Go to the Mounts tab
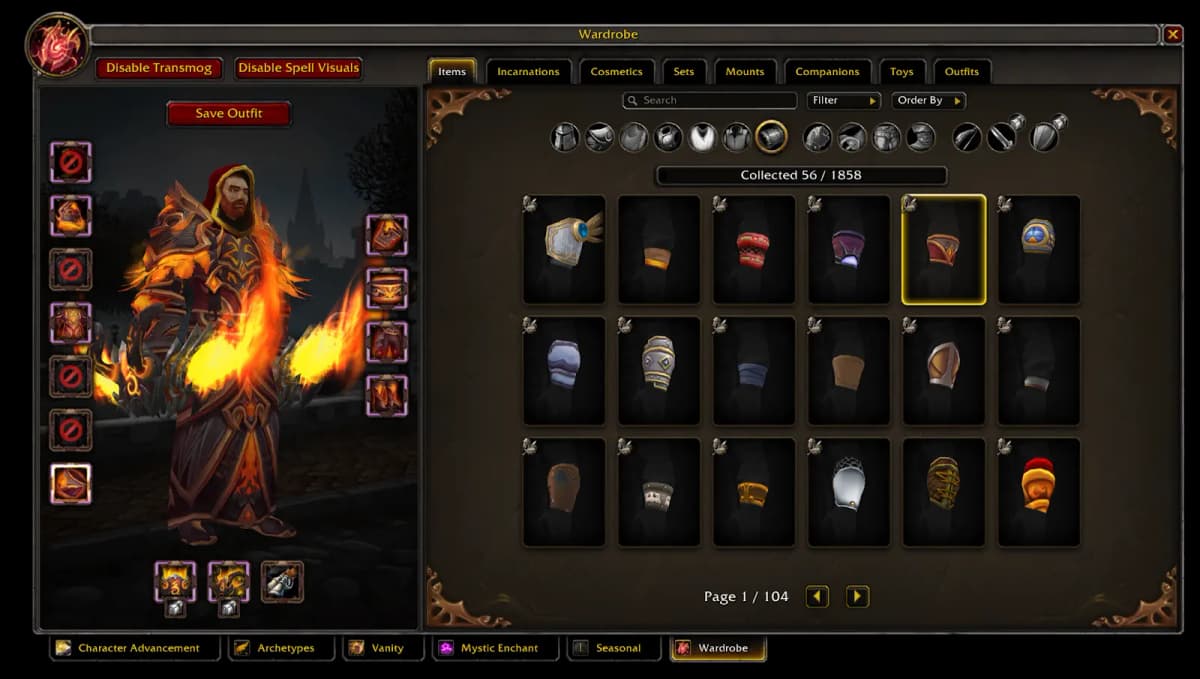The width and height of the screenshot is (1200, 679). [x=744, y=72]
